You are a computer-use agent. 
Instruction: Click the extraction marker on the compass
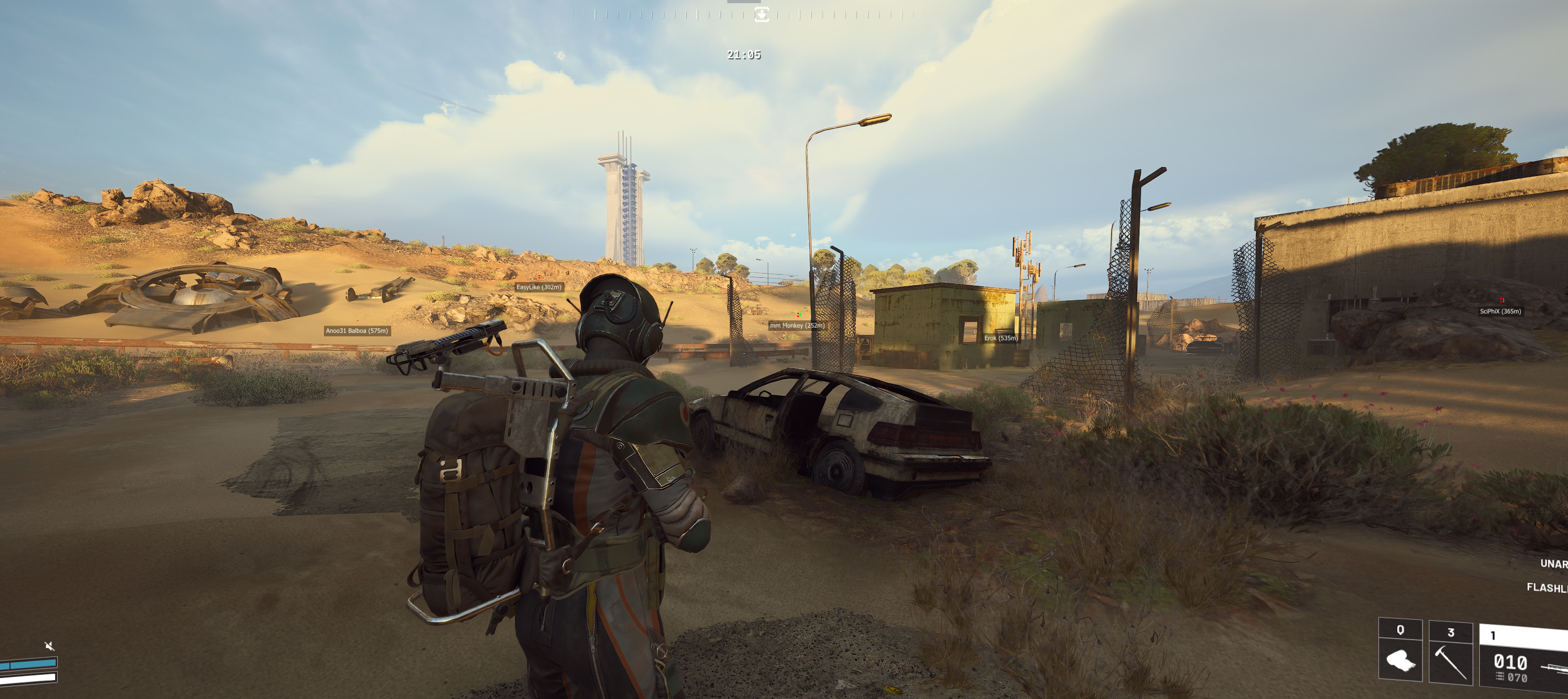pos(761,15)
